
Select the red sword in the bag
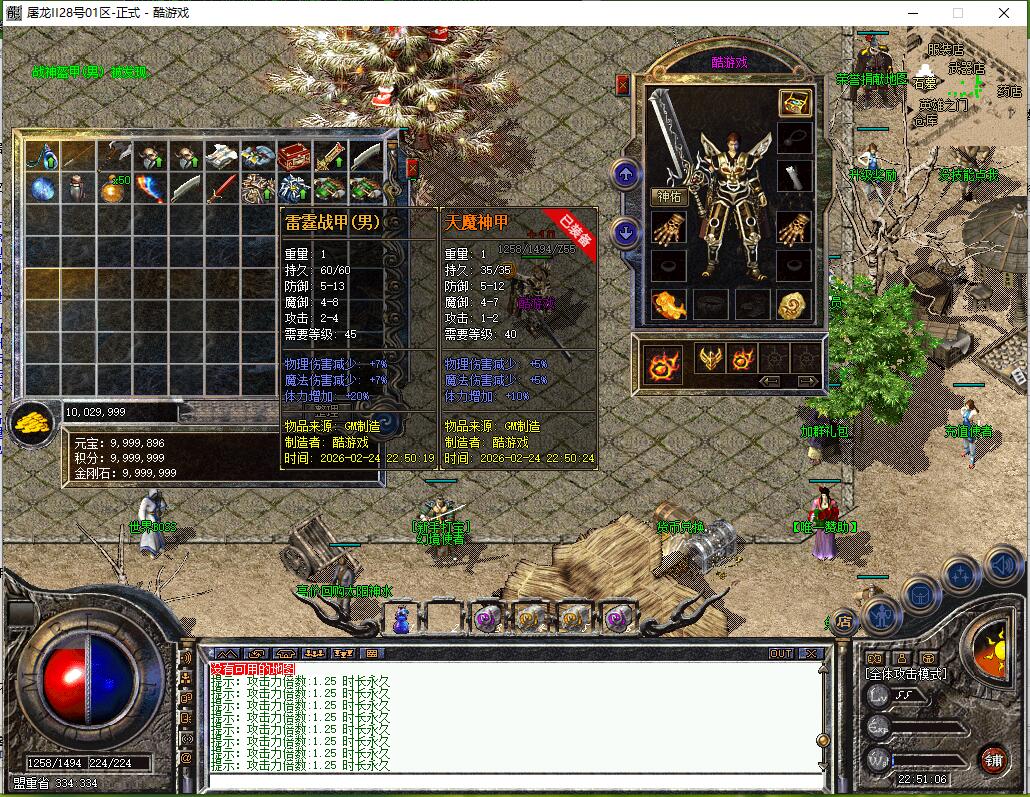point(221,189)
